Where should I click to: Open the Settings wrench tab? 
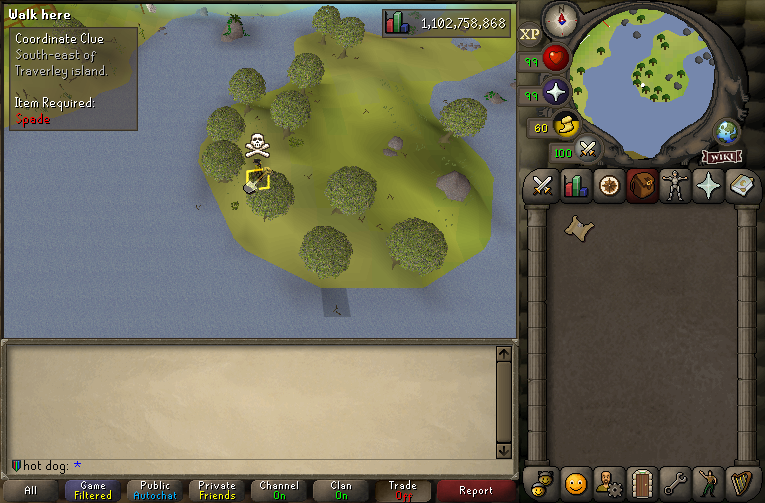(675, 483)
